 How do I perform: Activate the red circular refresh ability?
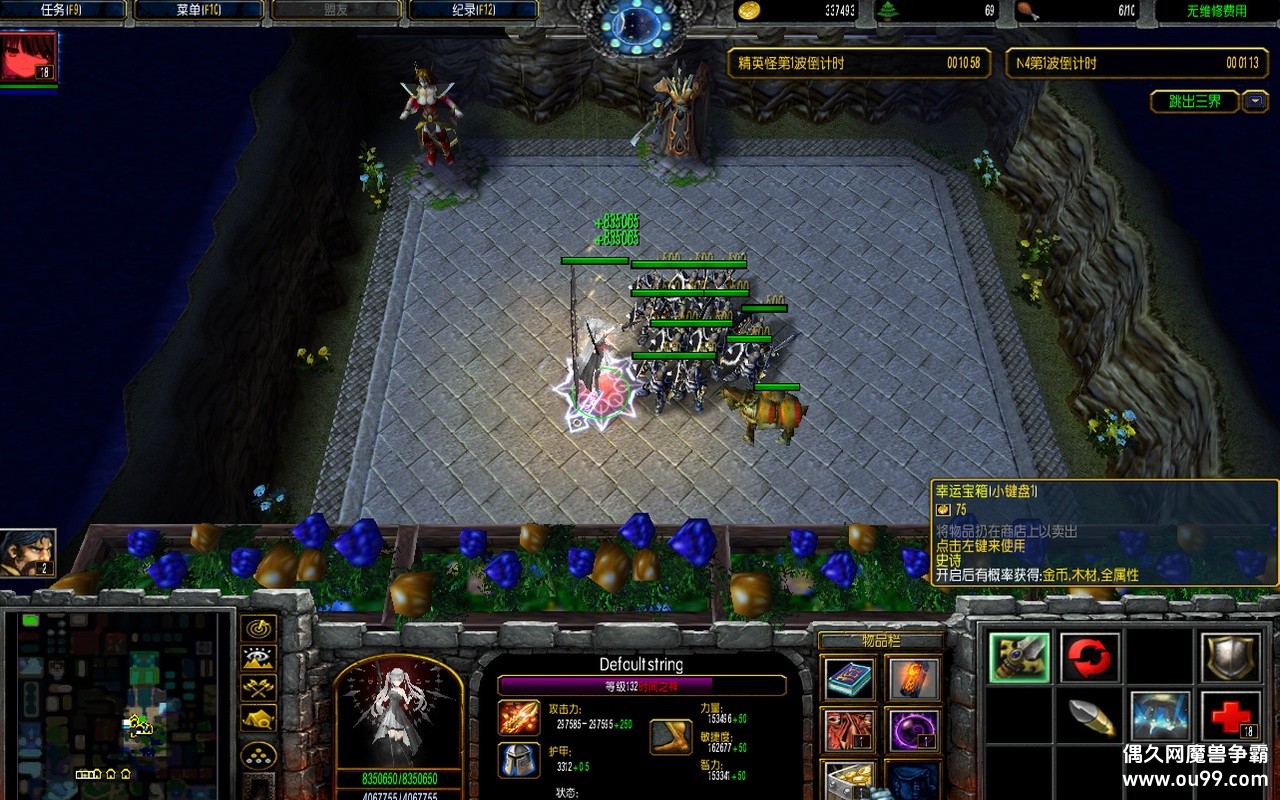1089,658
